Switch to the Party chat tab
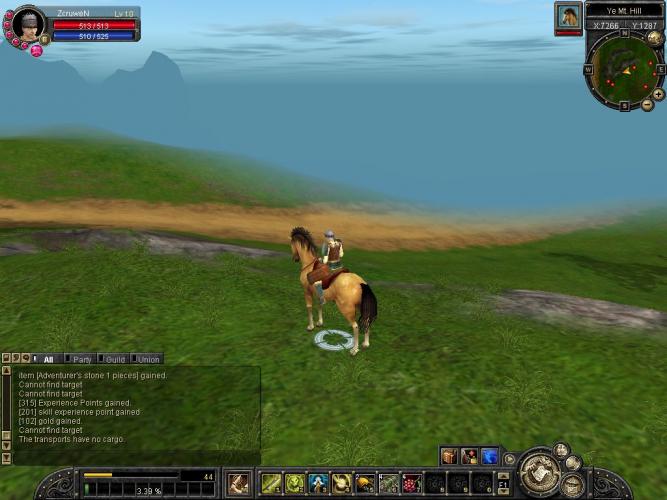The height and width of the screenshot is (500, 667). click(x=82, y=358)
